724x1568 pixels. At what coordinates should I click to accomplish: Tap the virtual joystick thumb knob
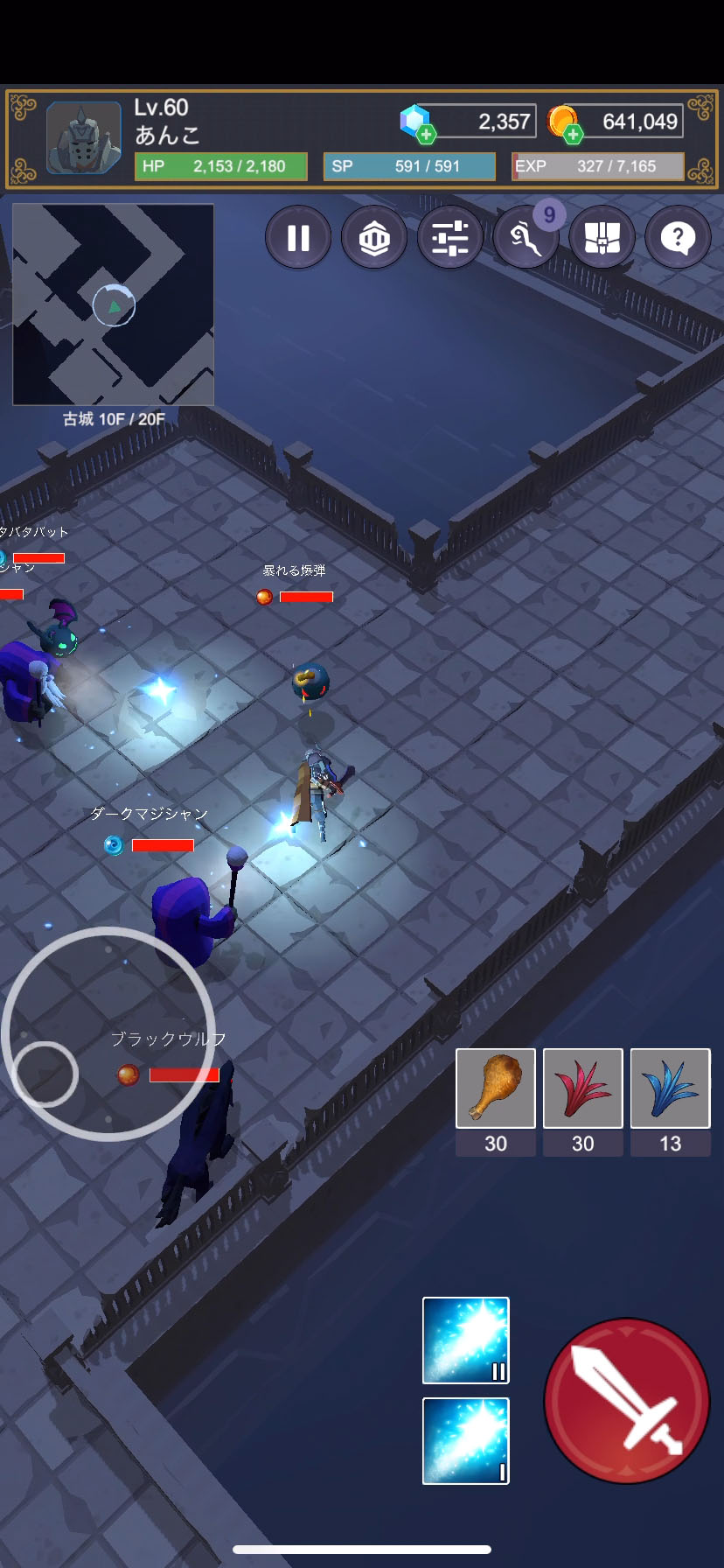point(46,1074)
